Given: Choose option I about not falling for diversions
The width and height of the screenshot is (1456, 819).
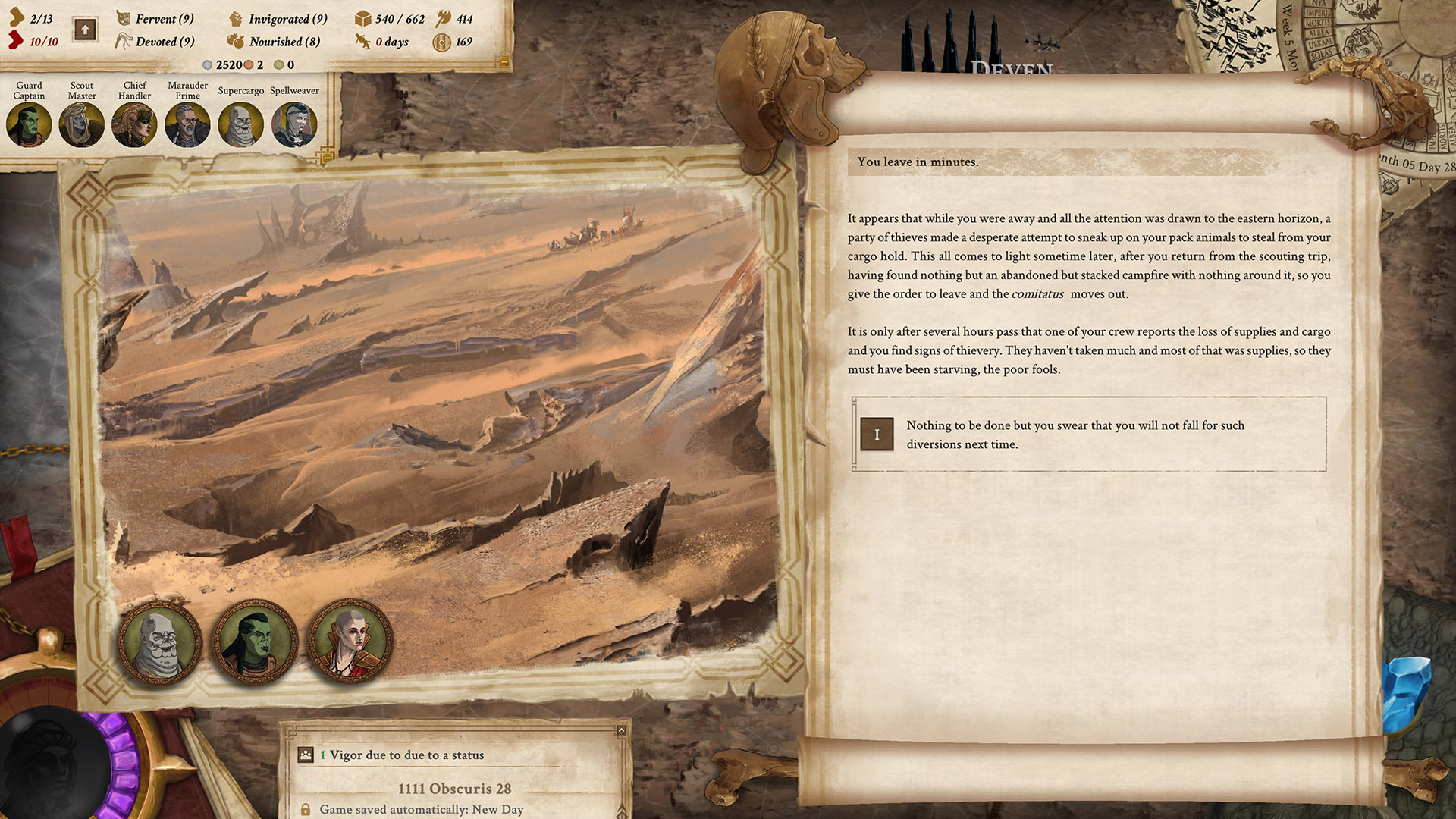Looking at the screenshot, I should click(x=877, y=435).
